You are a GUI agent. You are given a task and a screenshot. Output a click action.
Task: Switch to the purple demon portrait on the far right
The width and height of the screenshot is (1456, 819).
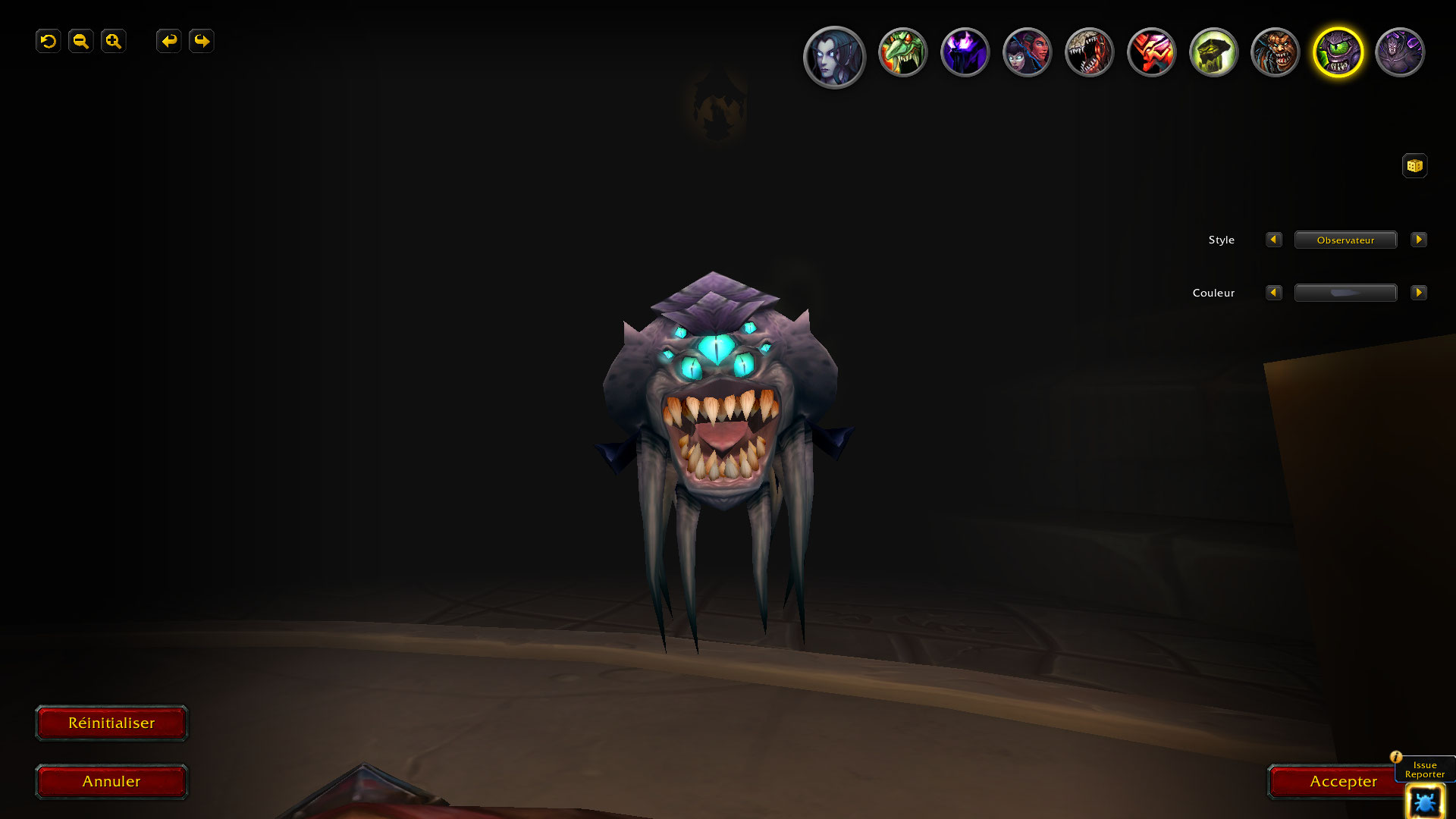tap(1400, 52)
